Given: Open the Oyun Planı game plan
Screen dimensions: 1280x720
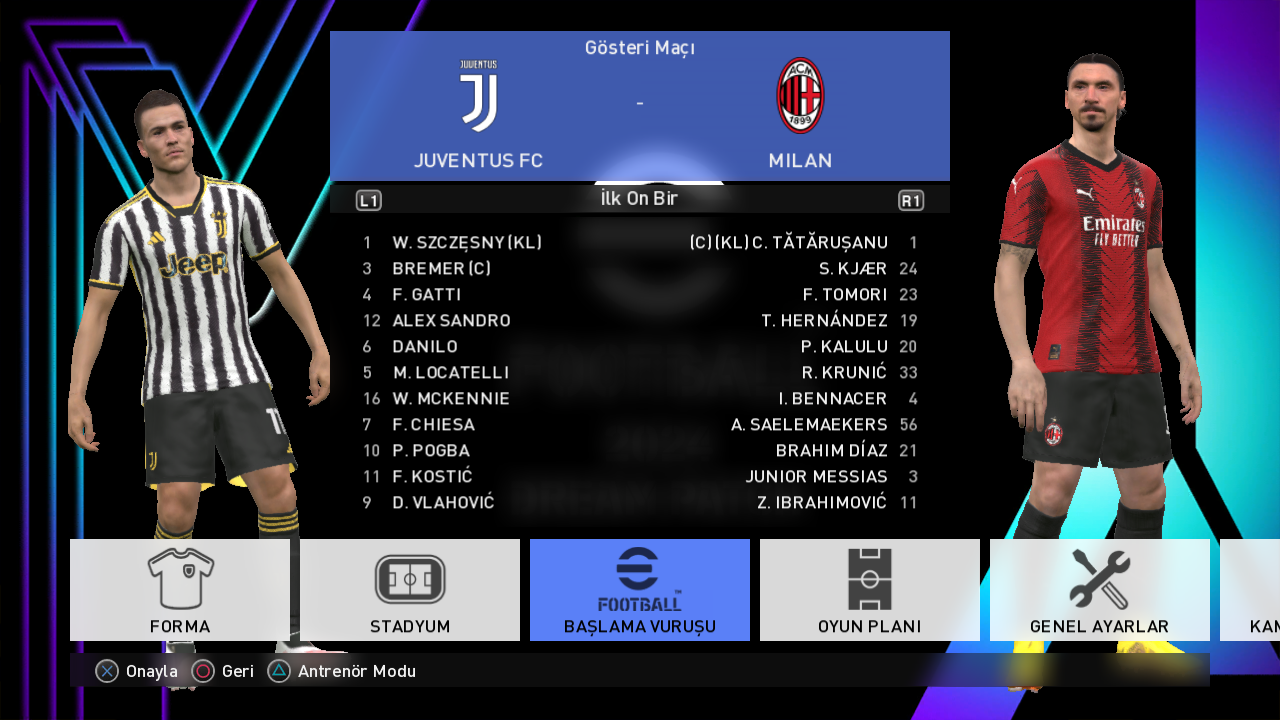Looking at the screenshot, I should coord(870,590).
